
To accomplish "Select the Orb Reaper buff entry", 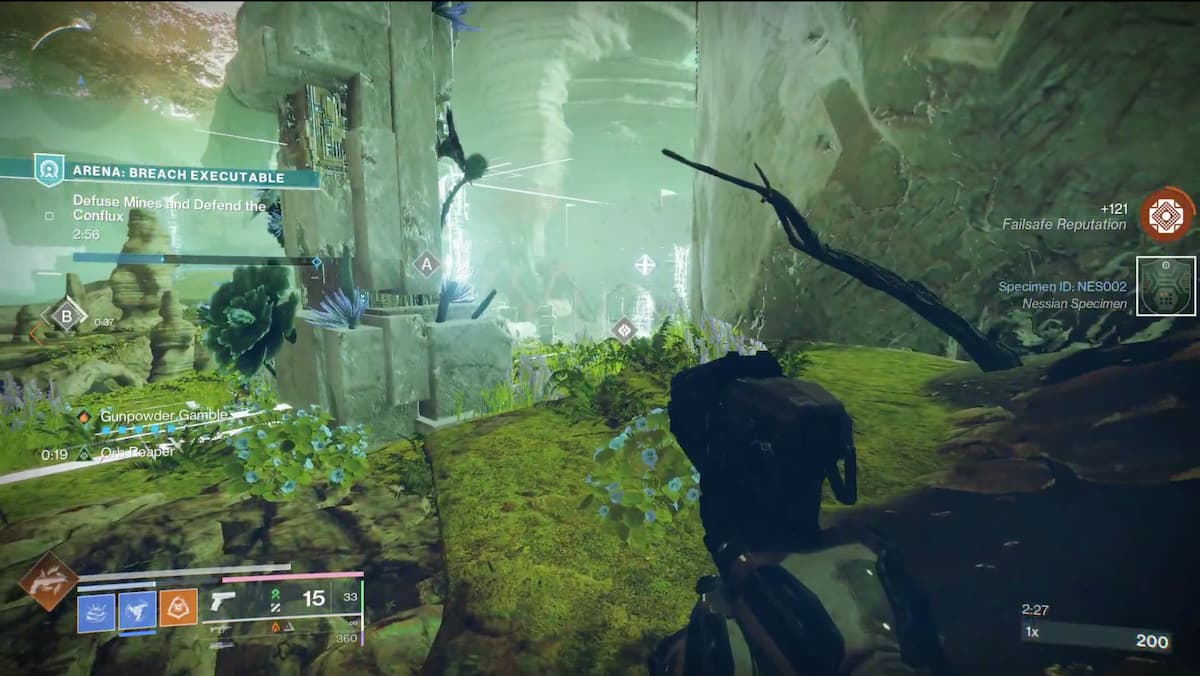I will click(x=138, y=452).
